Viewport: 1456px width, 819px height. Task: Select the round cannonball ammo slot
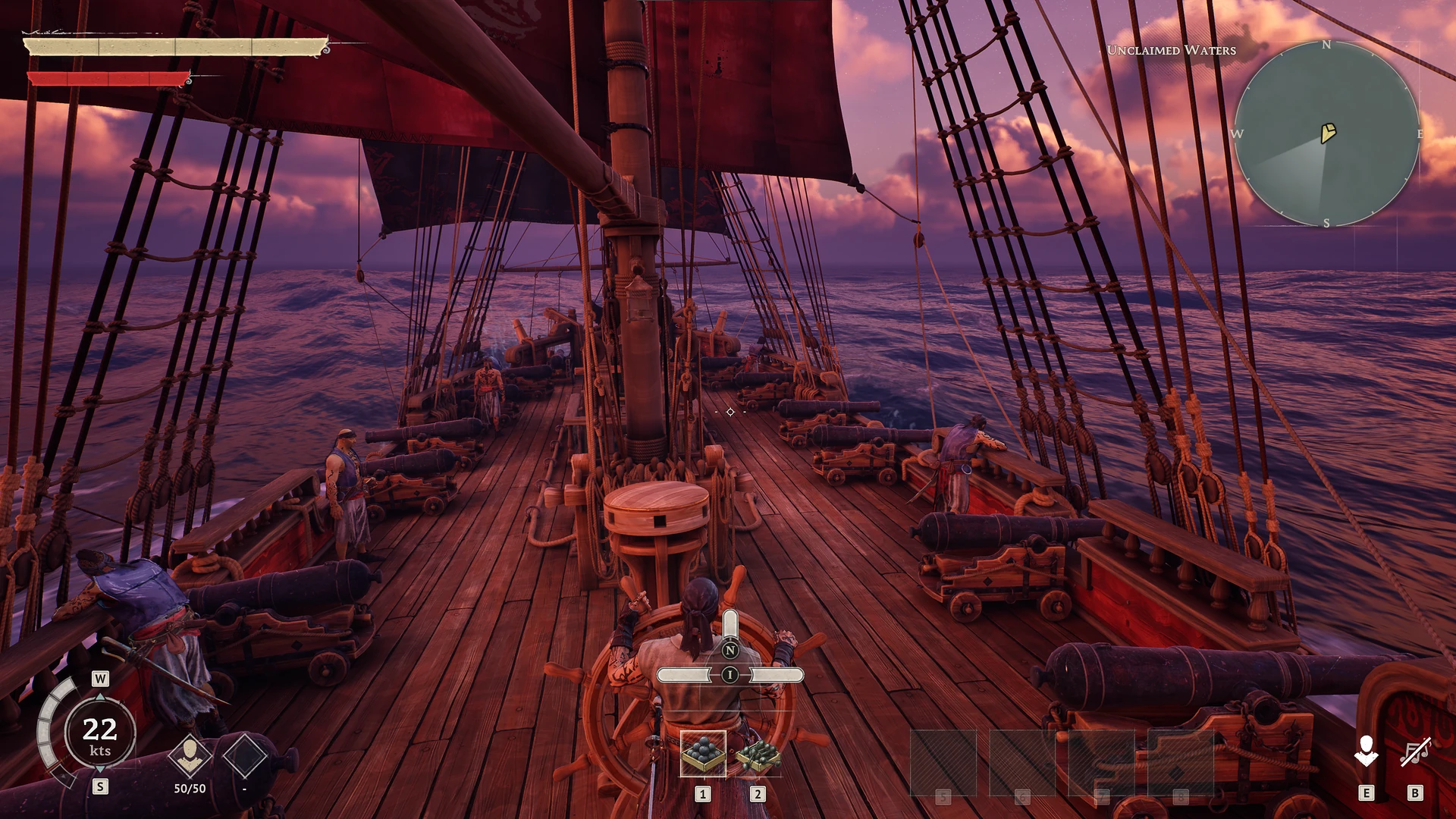pos(703,754)
